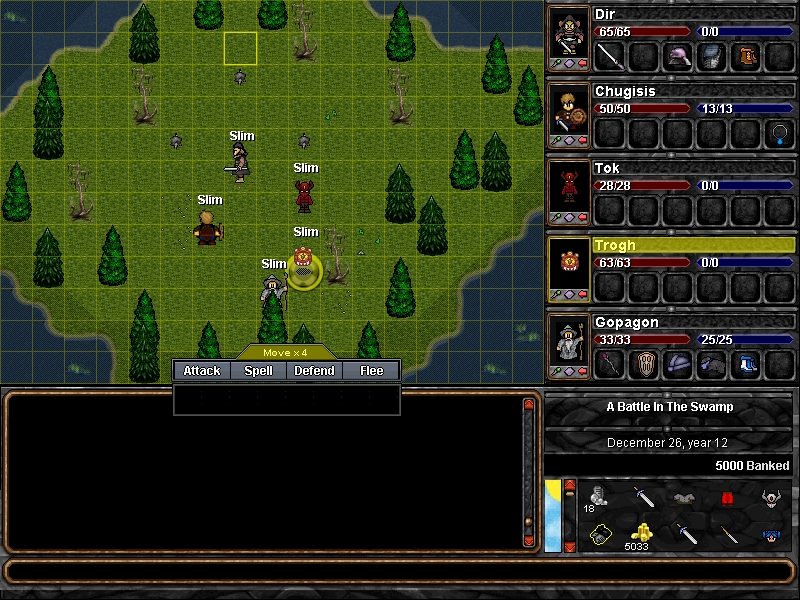Click Dir's pink cap equipment slot
The image size is (800, 600).
pos(677,56)
